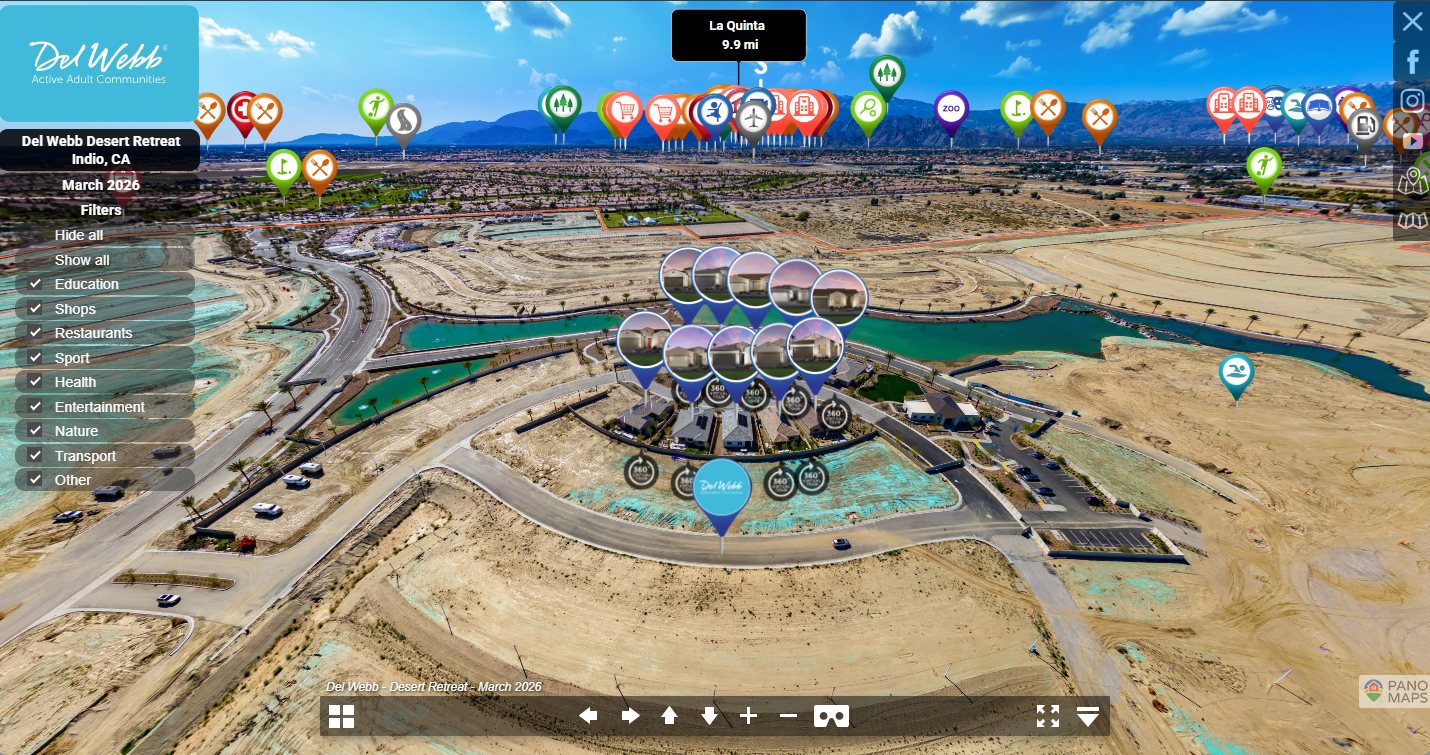Toggle the Sport filter
This screenshot has width=1430, height=755.
pyautogui.click(x=36, y=358)
